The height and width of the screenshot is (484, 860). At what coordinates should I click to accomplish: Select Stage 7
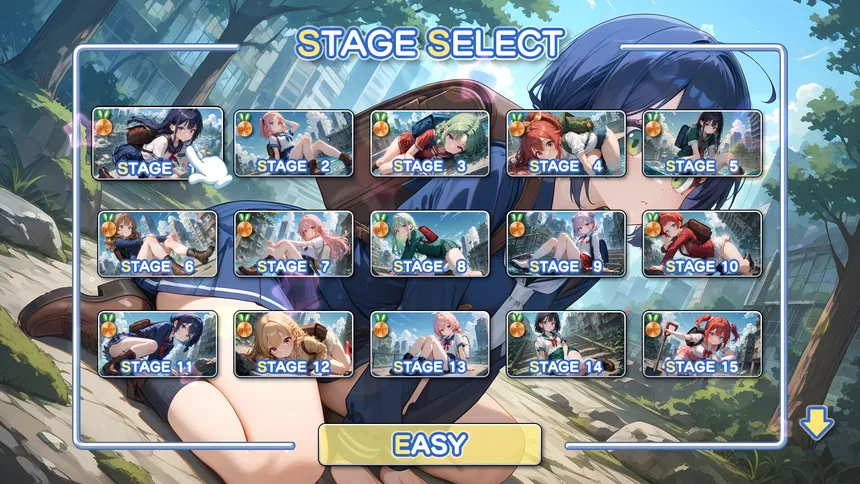(x=294, y=244)
